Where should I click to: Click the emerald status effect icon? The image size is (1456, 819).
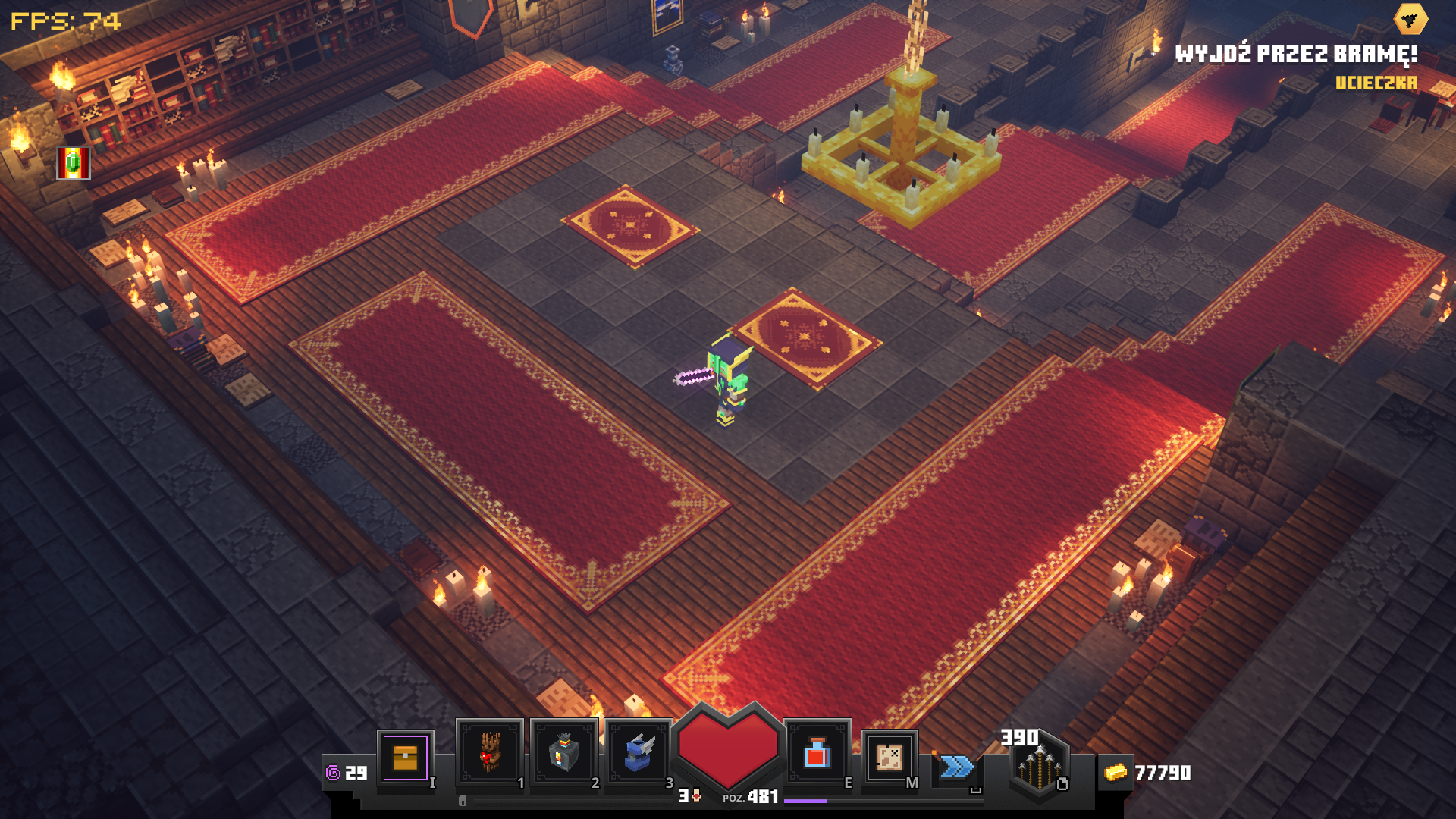coord(74,163)
